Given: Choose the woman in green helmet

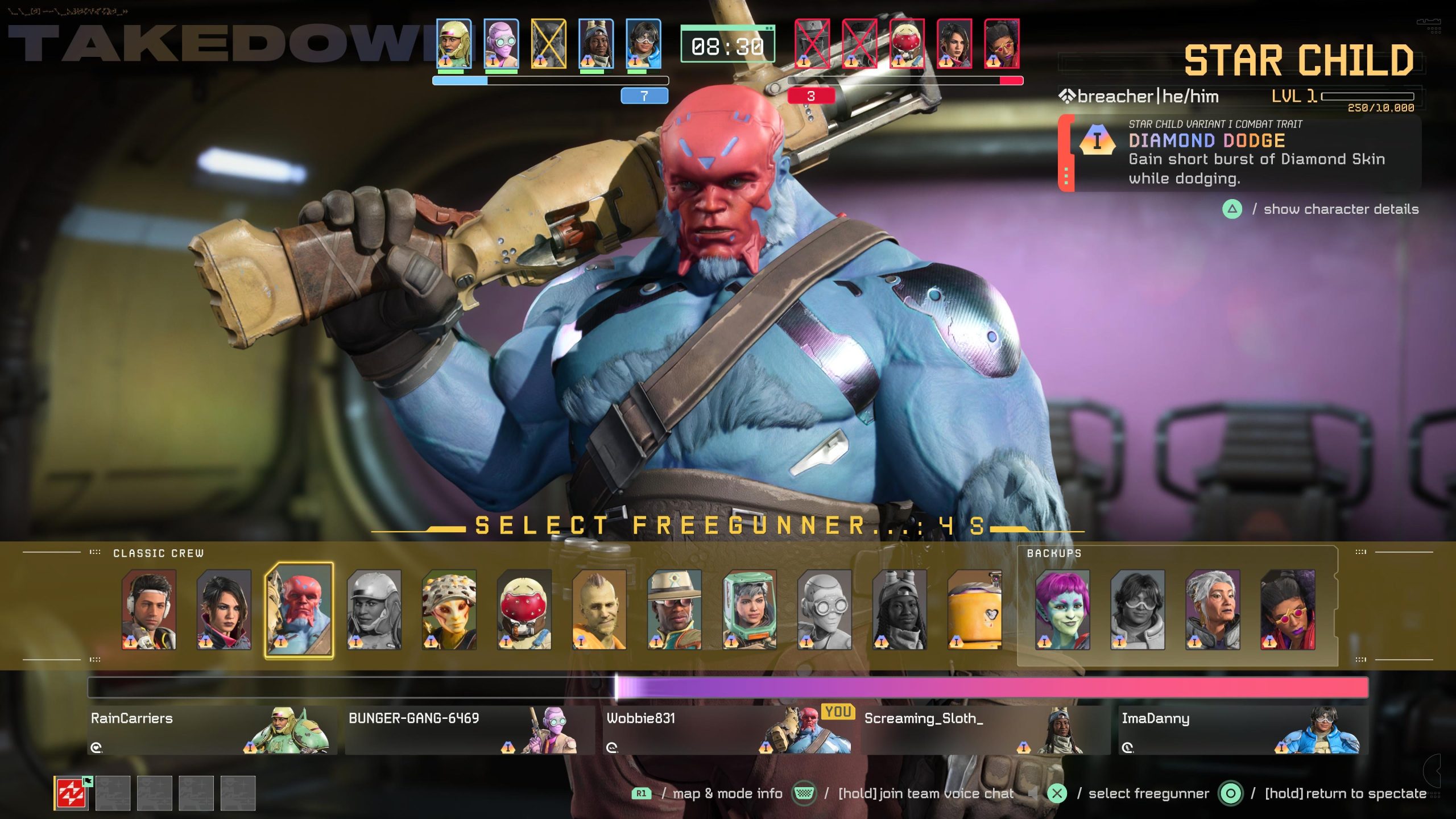Looking at the screenshot, I should [749, 610].
